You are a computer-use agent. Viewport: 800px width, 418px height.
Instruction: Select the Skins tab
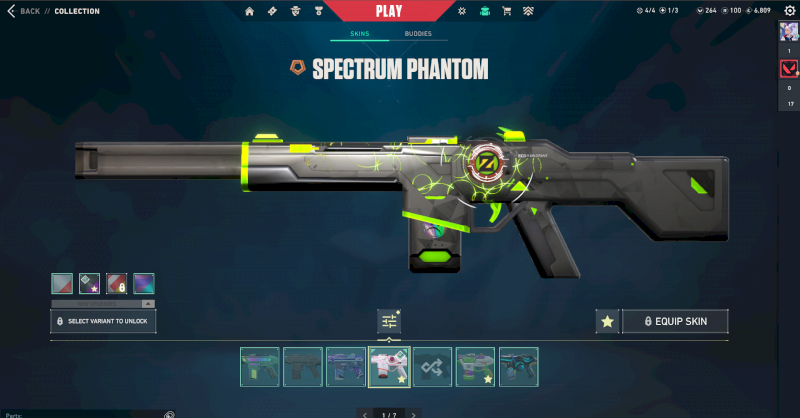tap(359, 34)
